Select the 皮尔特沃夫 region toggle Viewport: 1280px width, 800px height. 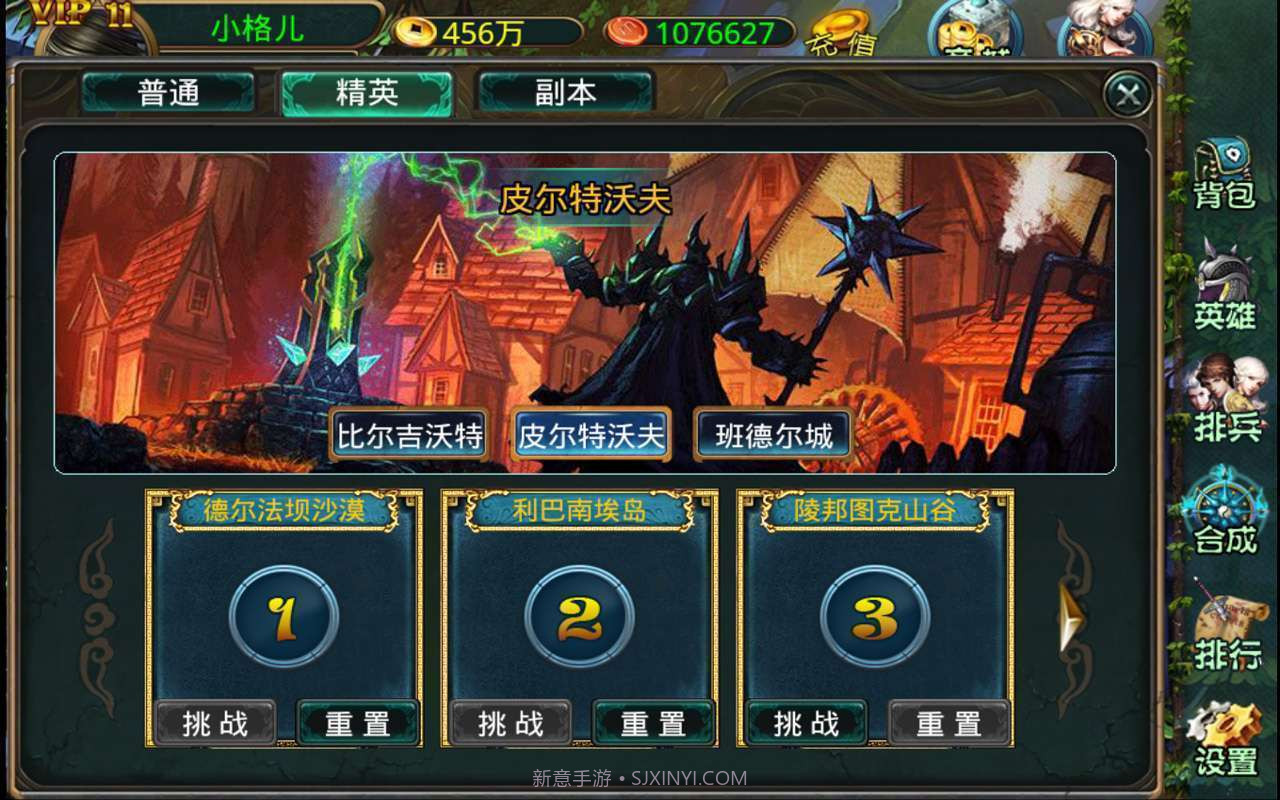(590, 435)
